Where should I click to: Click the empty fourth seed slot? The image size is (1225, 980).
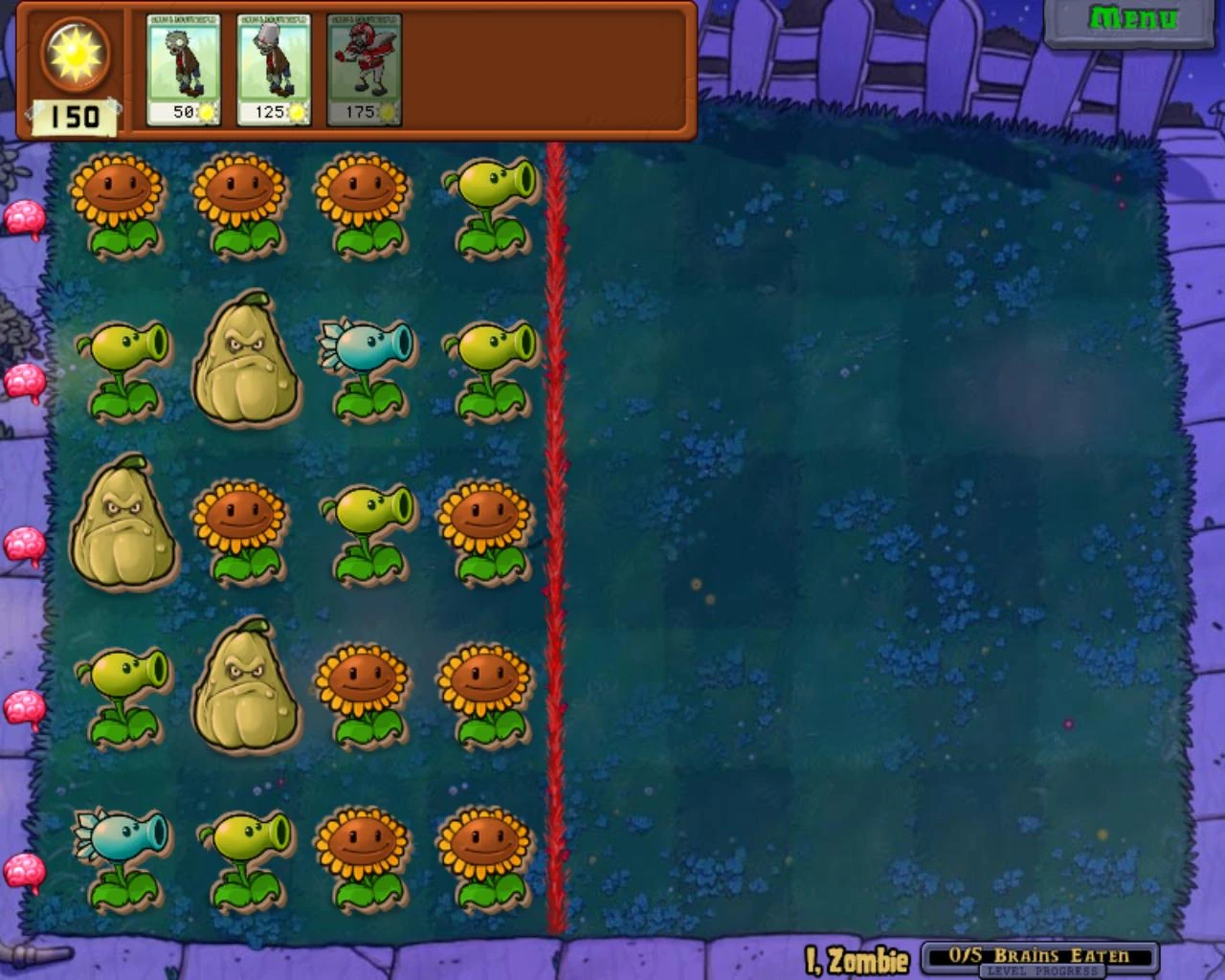click(x=455, y=67)
